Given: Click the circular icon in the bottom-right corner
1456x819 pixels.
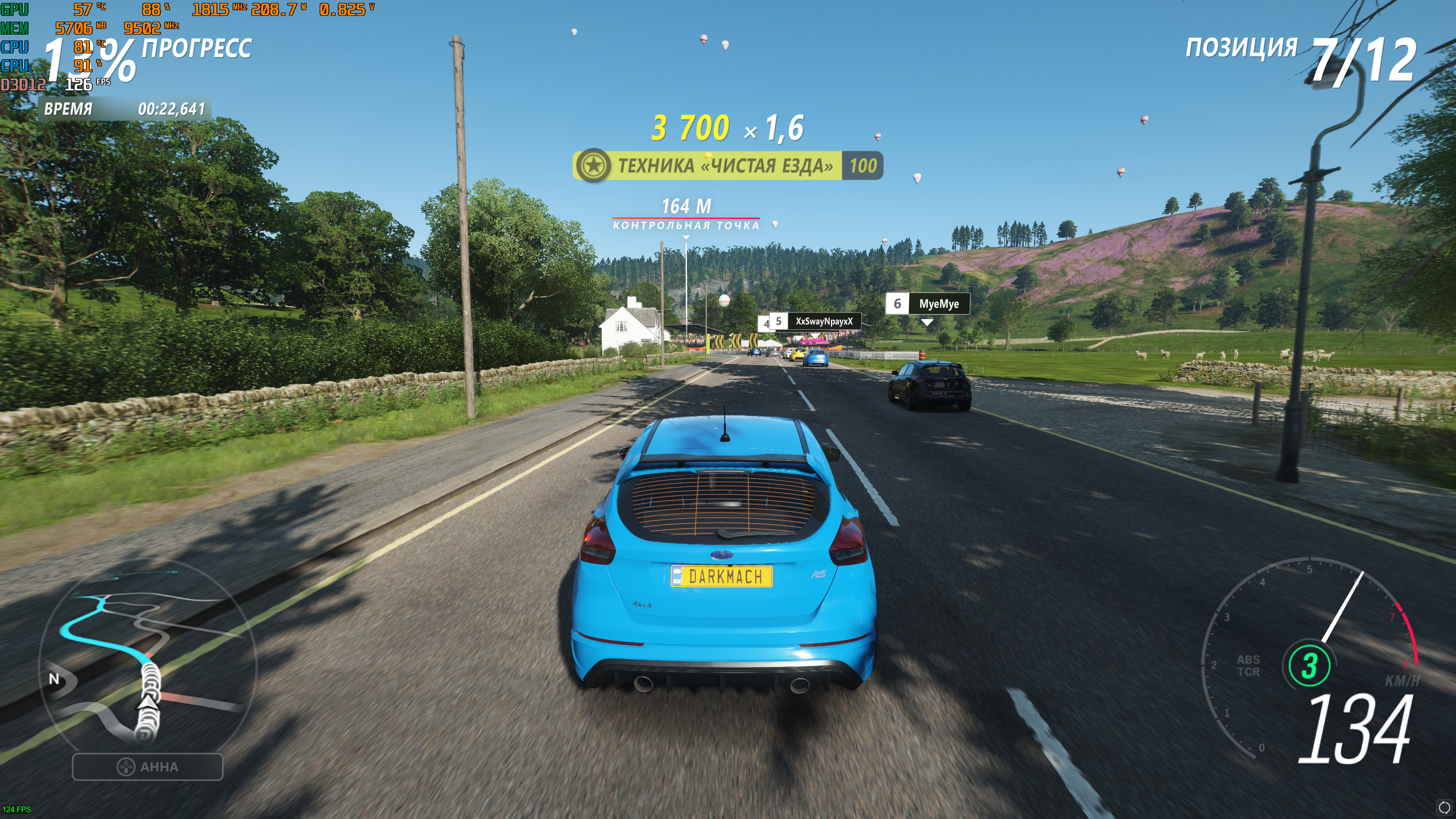Looking at the screenshot, I should tap(1444, 807).
